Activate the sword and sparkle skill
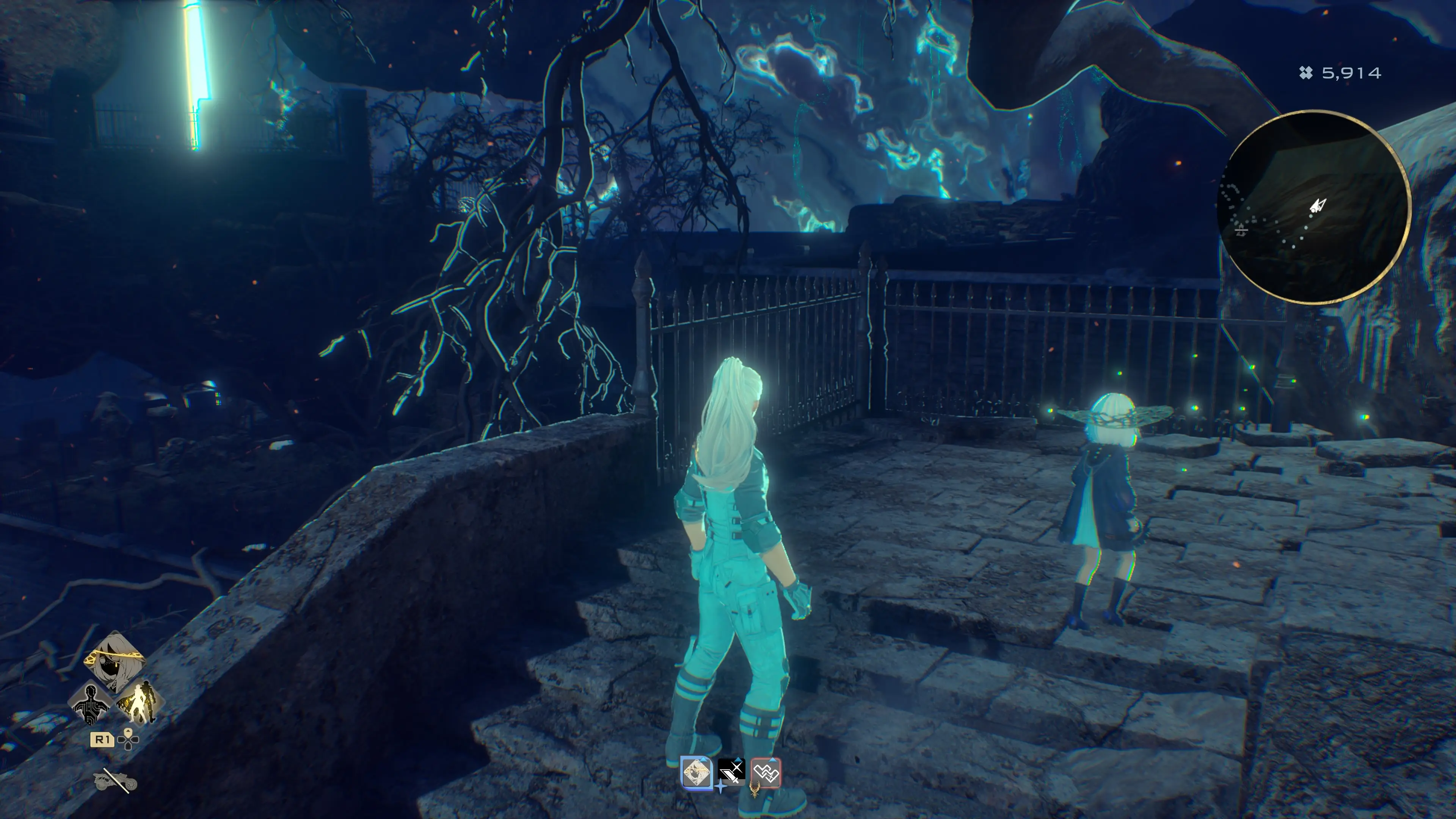 click(731, 773)
